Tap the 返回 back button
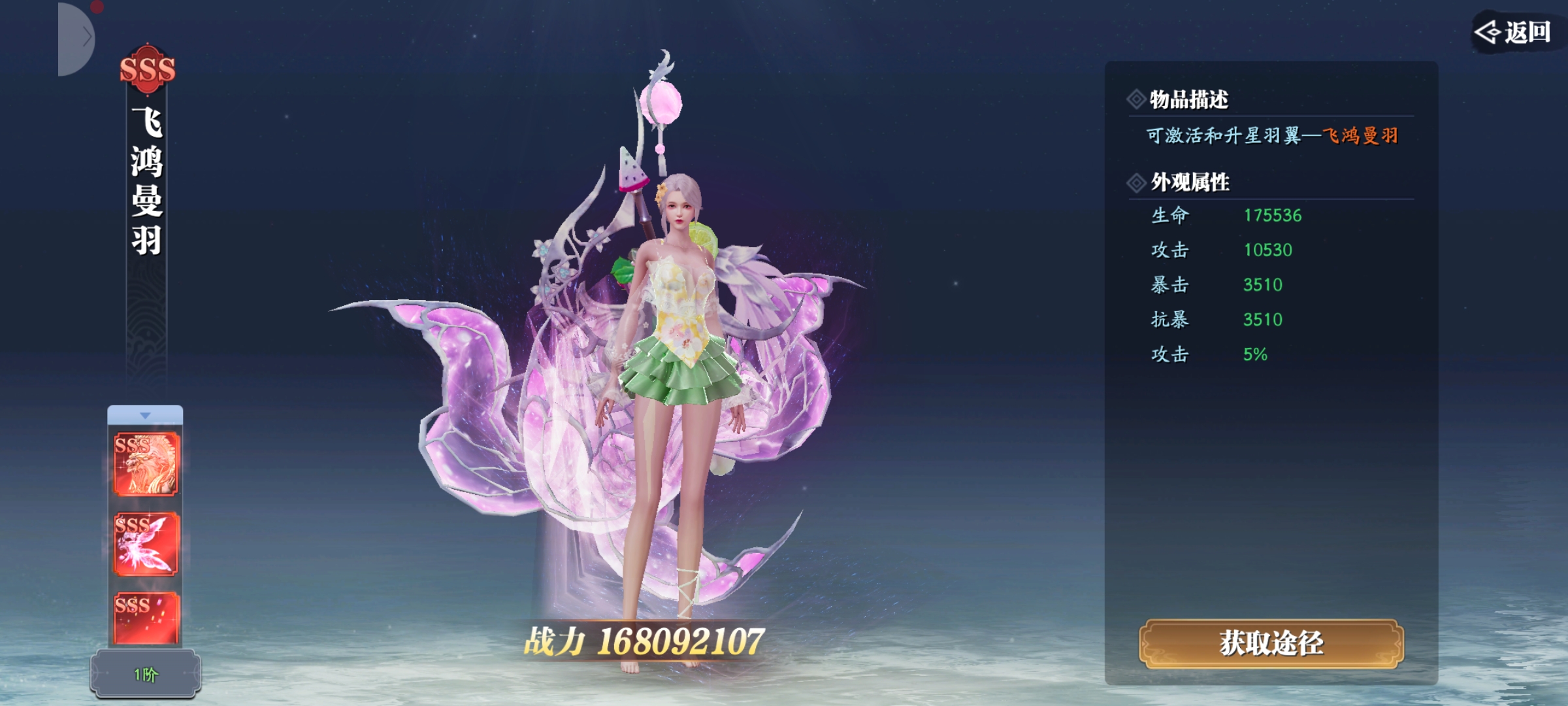This screenshot has height=706, width=1568. click(x=1514, y=32)
